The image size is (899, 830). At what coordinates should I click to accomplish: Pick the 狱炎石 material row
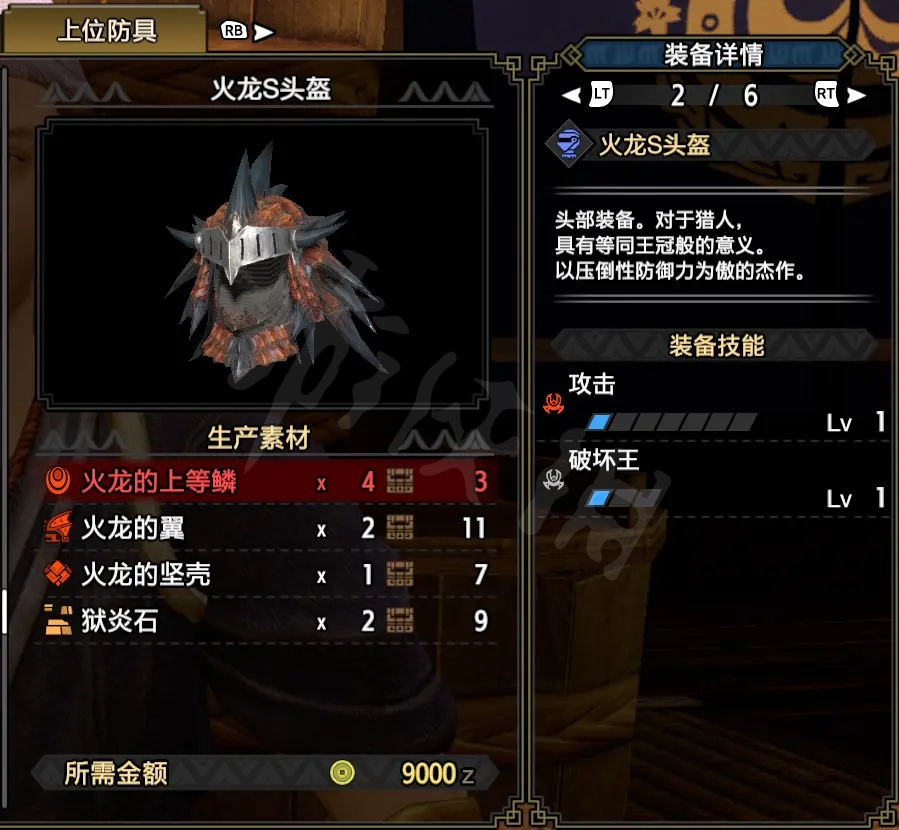pyautogui.click(x=265, y=622)
